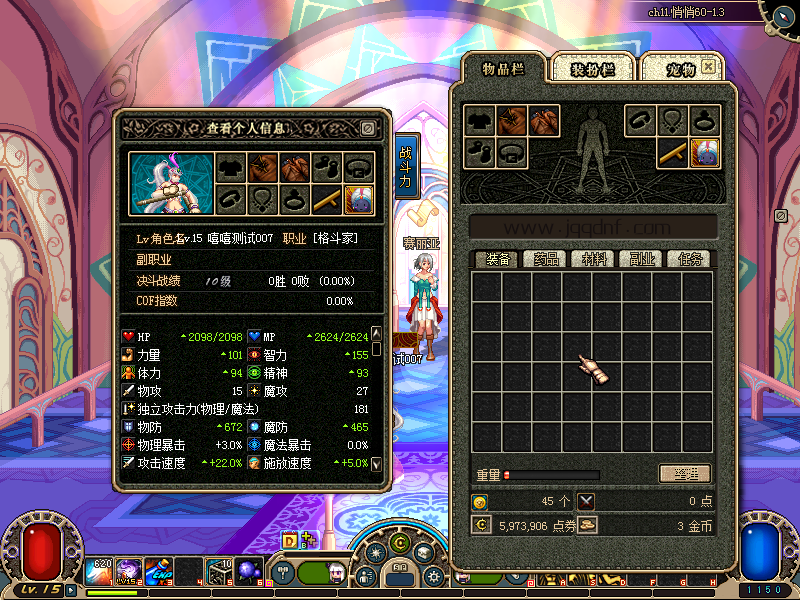Click the turbaned pet icon in inventory panel
Screen dimensions: 800x600
tap(705, 152)
